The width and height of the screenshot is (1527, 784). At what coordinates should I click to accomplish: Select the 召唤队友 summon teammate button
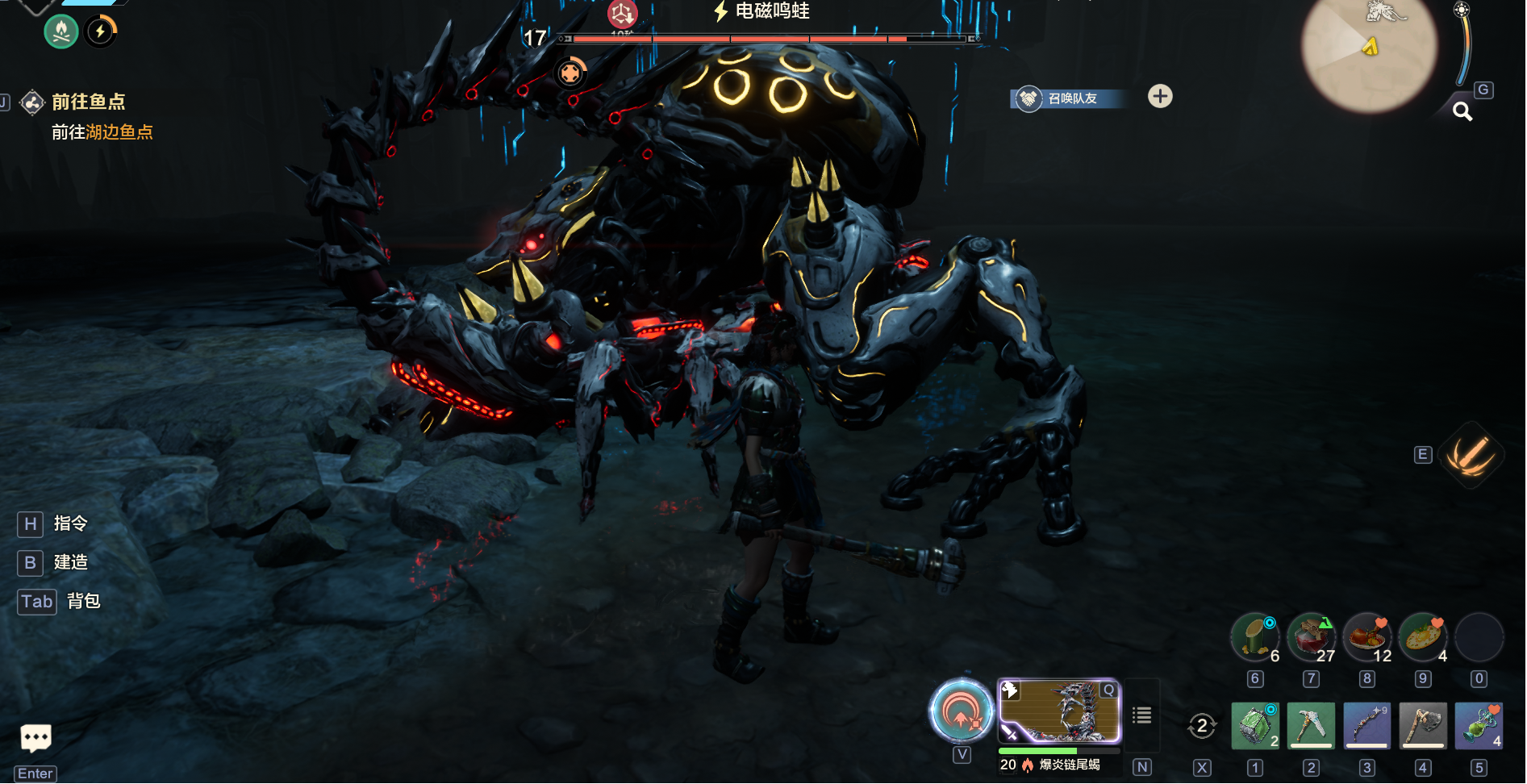click(x=1066, y=98)
